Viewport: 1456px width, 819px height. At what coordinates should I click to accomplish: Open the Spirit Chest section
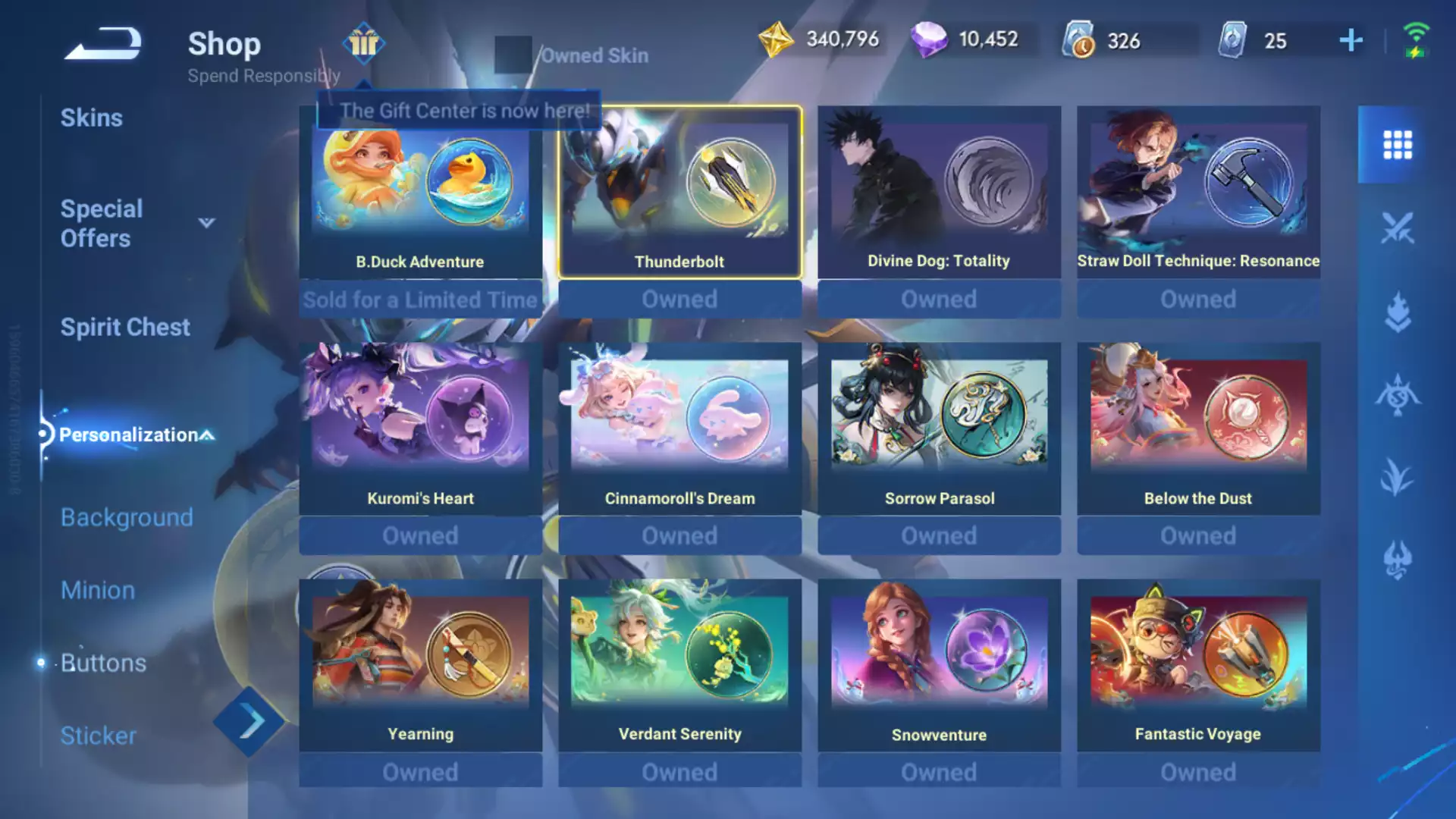[x=125, y=328]
